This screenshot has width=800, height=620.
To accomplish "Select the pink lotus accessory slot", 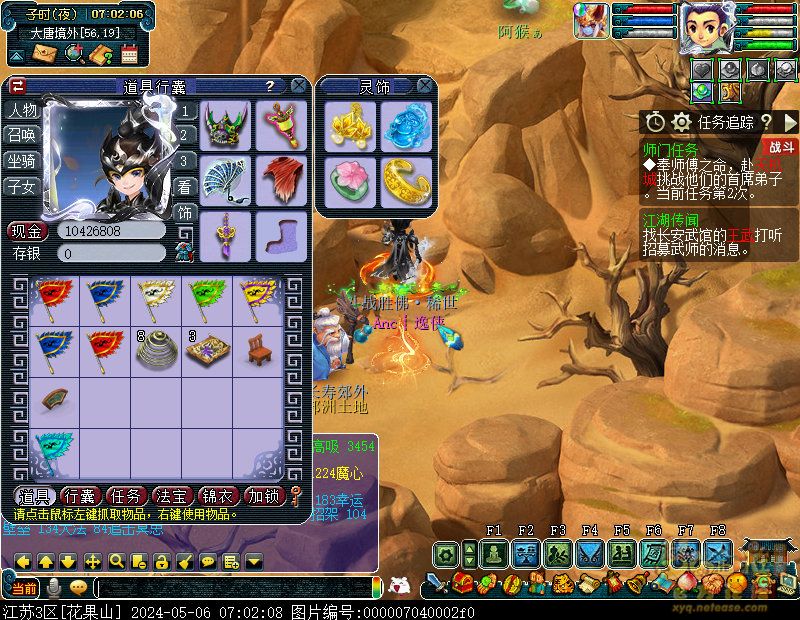I will (x=351, y=180).
